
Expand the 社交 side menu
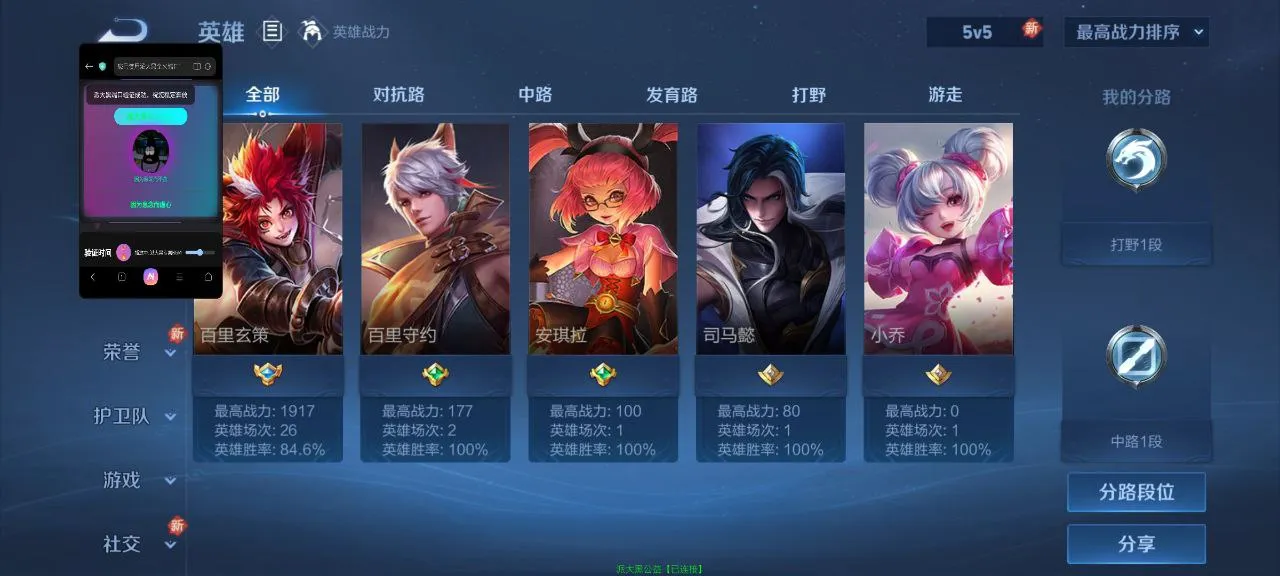click(x=137, y=544)
